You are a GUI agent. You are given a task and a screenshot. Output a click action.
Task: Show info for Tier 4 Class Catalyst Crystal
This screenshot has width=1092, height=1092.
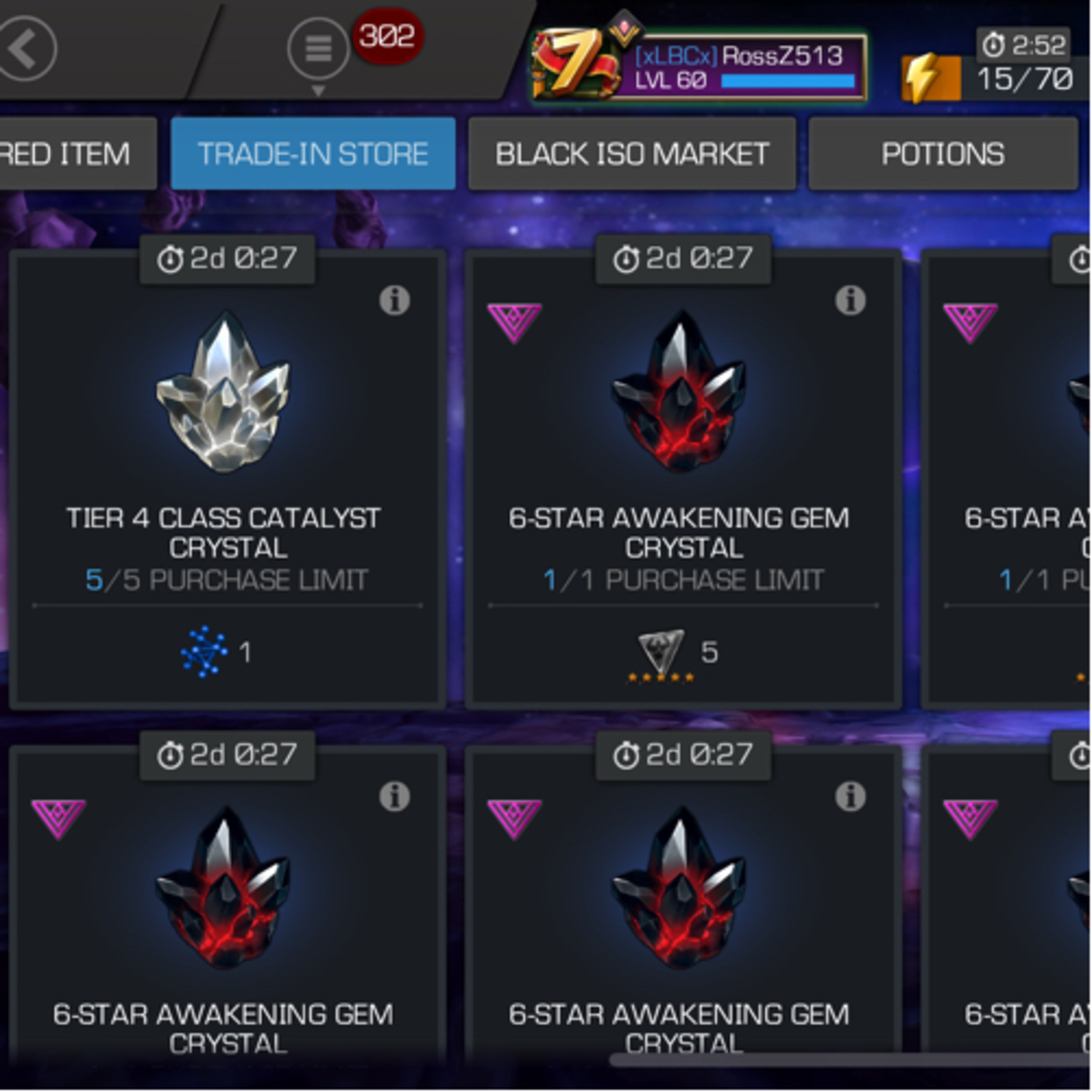394,300
